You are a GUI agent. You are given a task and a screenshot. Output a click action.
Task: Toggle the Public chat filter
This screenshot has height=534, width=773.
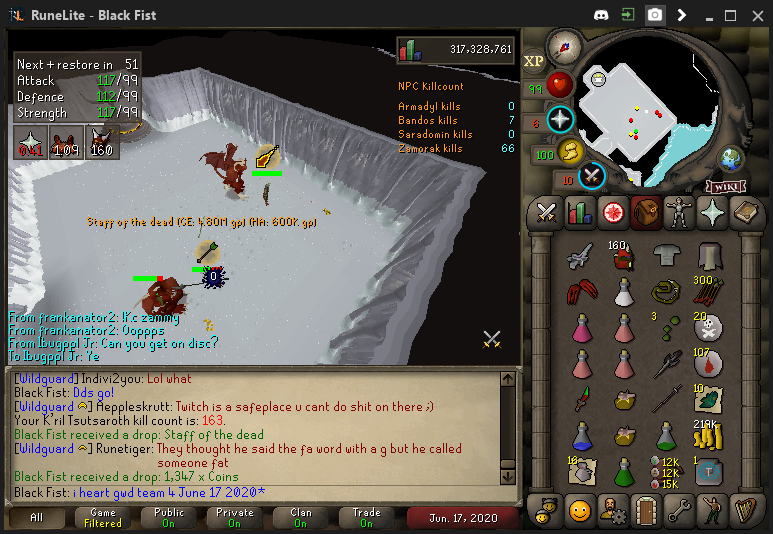(168, 517)
